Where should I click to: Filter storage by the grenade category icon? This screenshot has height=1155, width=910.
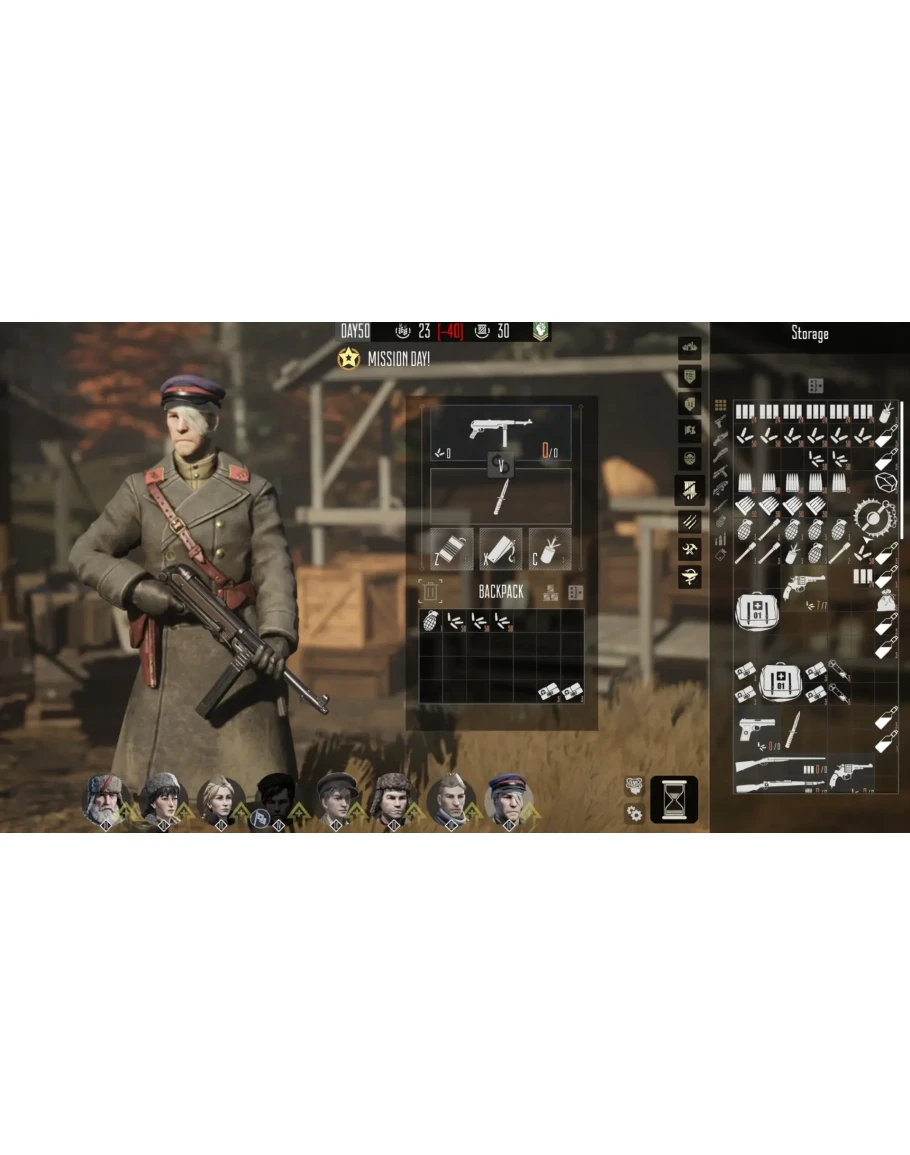[x=720, y=523]
